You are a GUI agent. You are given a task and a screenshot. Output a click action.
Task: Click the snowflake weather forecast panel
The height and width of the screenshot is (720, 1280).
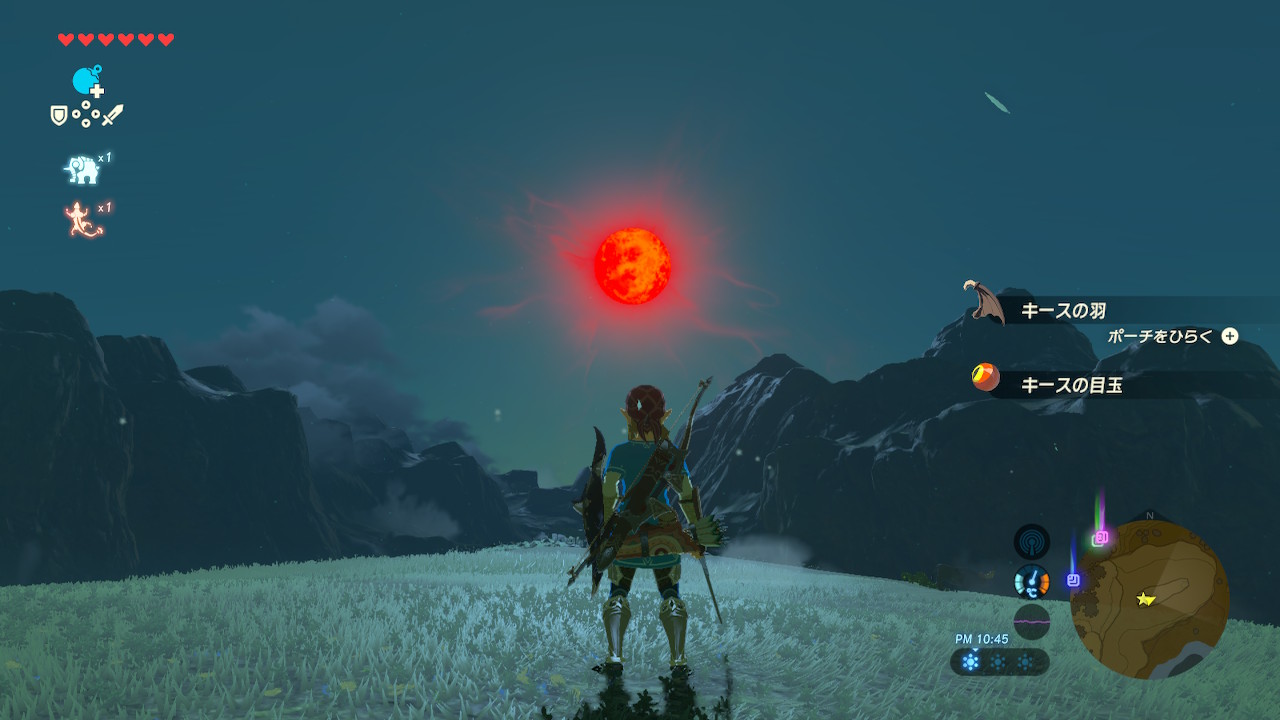tap(999, 662)
